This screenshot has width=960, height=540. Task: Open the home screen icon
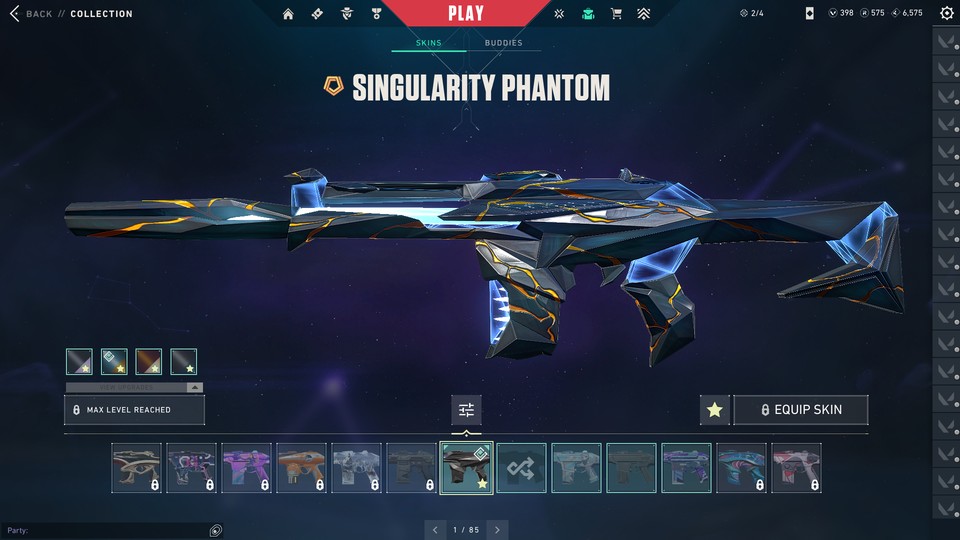[289, 14]
